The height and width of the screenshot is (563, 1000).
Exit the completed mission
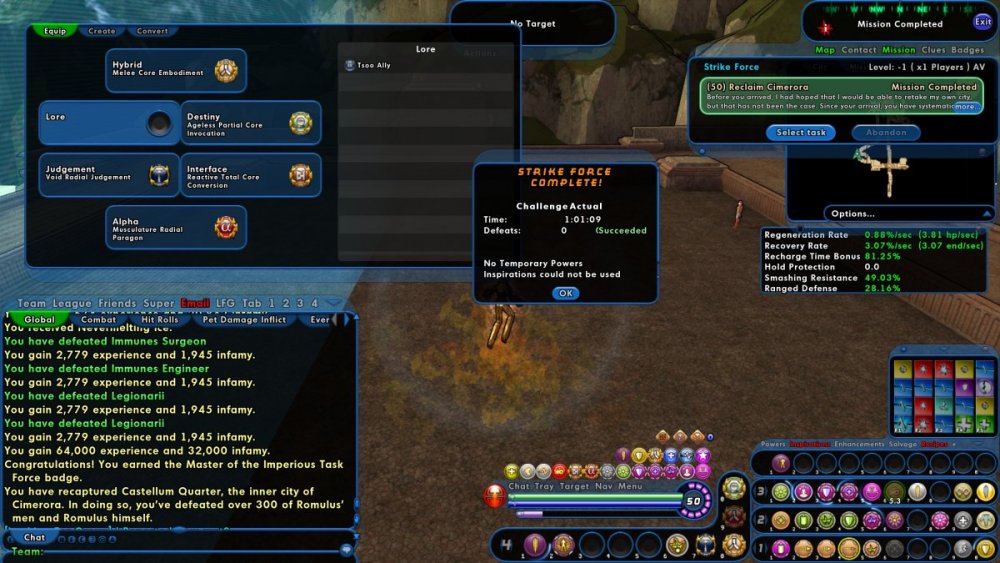[x=983, y=22]
